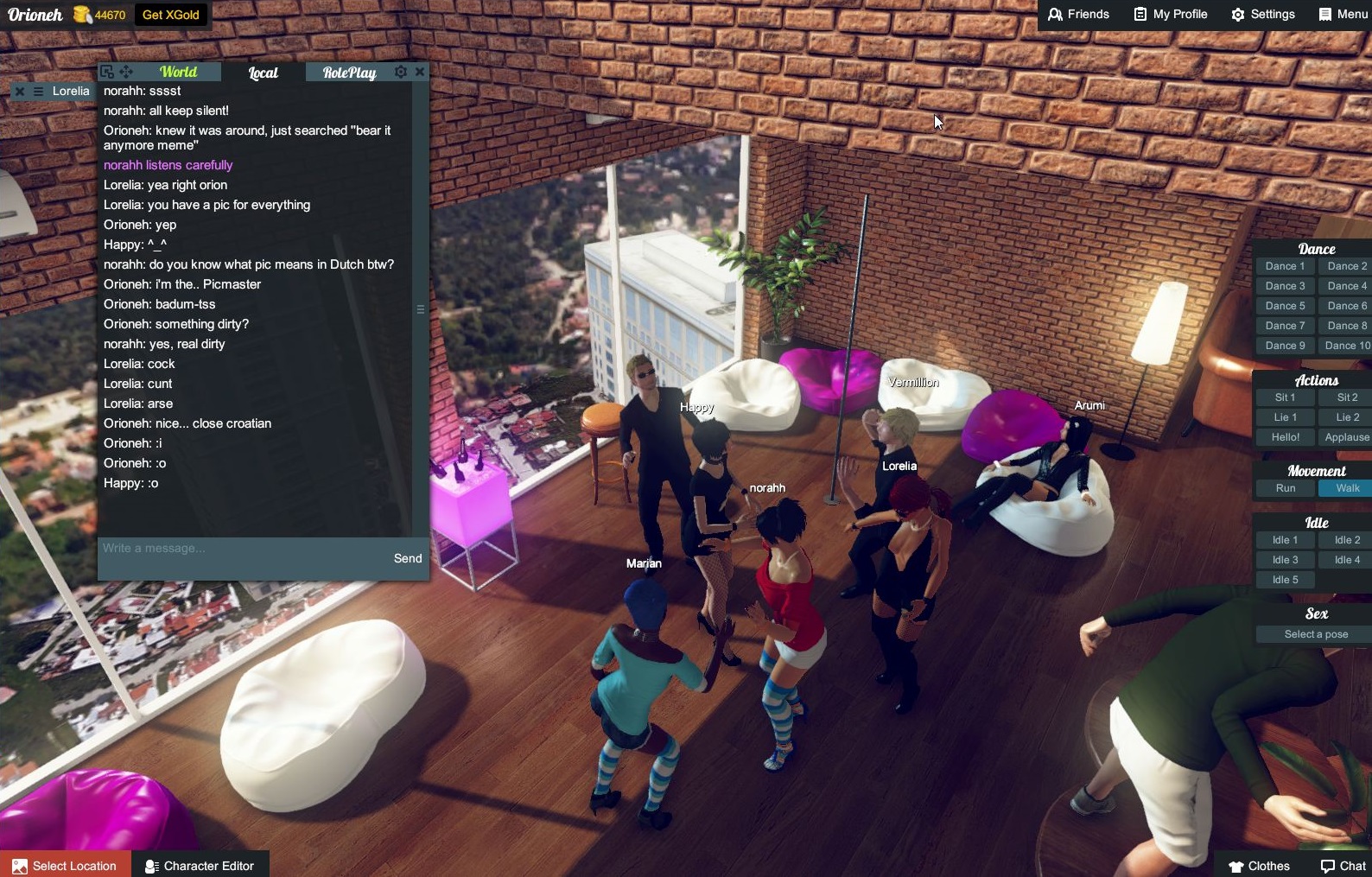The image size is (1372, 877).
Task: Click the move chat window arrows icon
Action: [x=126, y=73]
